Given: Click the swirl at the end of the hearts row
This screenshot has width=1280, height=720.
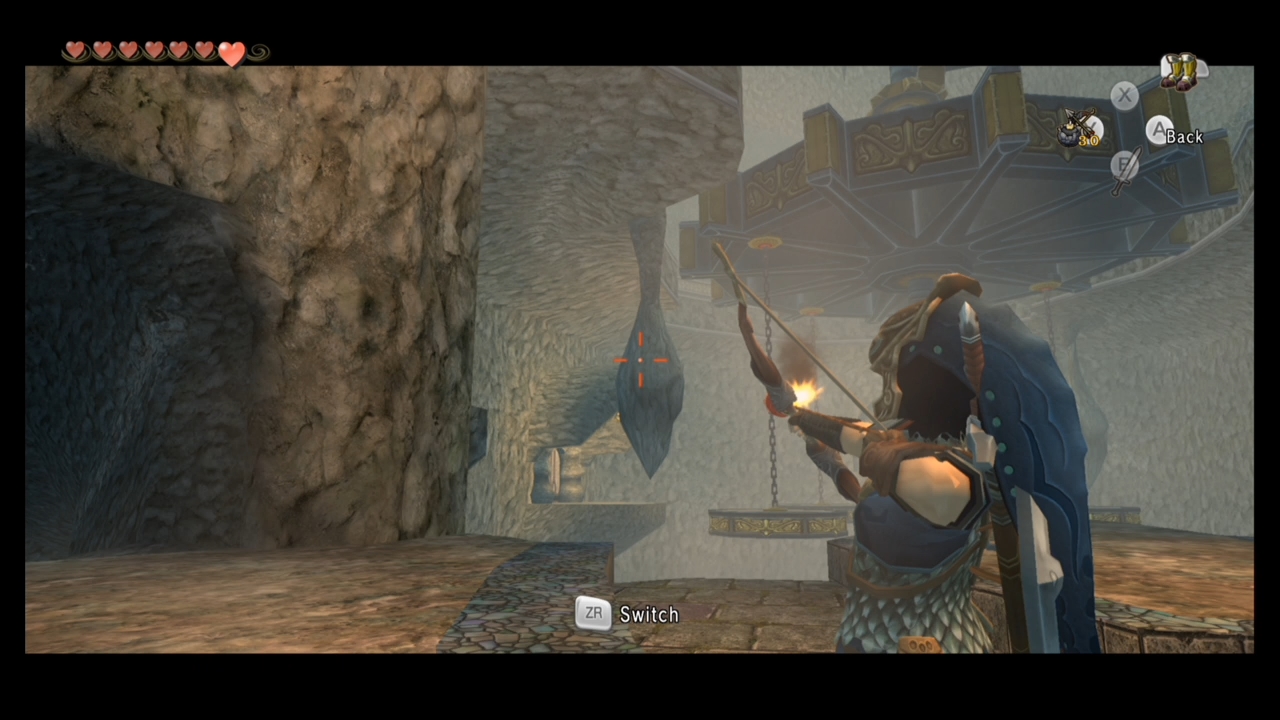Looking at the screenshot, I should coord(258,52).
